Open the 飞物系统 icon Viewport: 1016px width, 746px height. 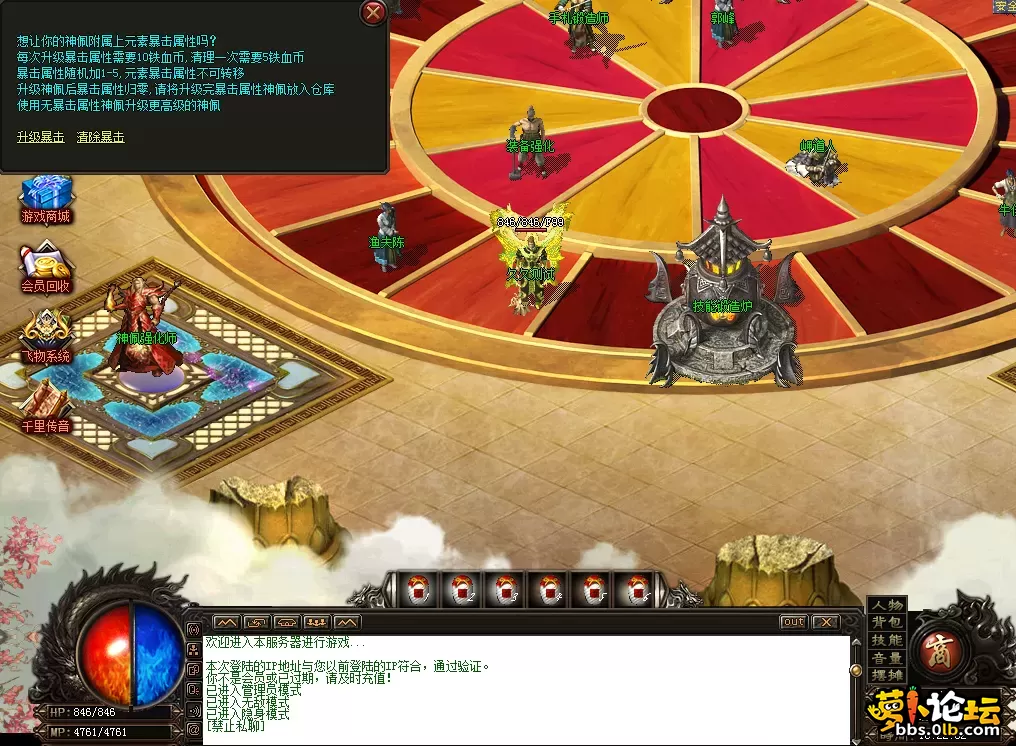[46, 337]
